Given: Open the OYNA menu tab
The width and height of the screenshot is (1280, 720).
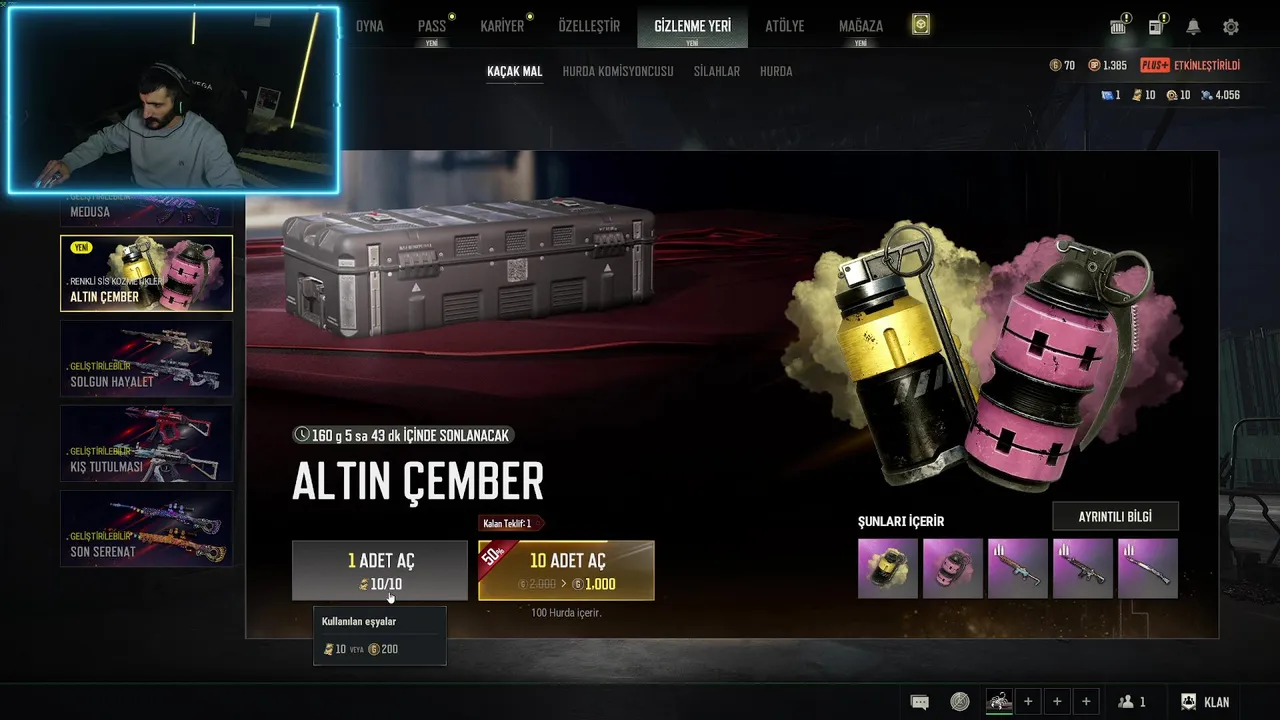Looking at the screenshot, I should [369, 26].
